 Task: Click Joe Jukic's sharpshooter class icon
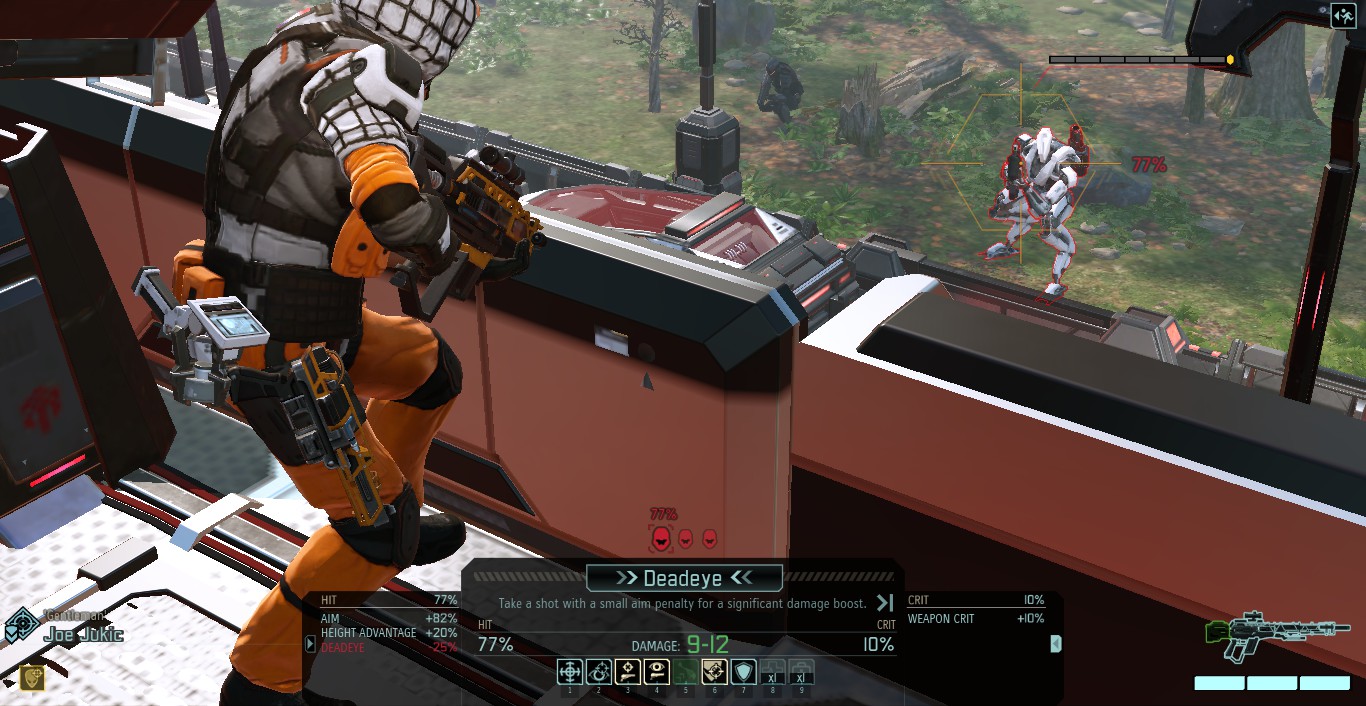(22, 627)
